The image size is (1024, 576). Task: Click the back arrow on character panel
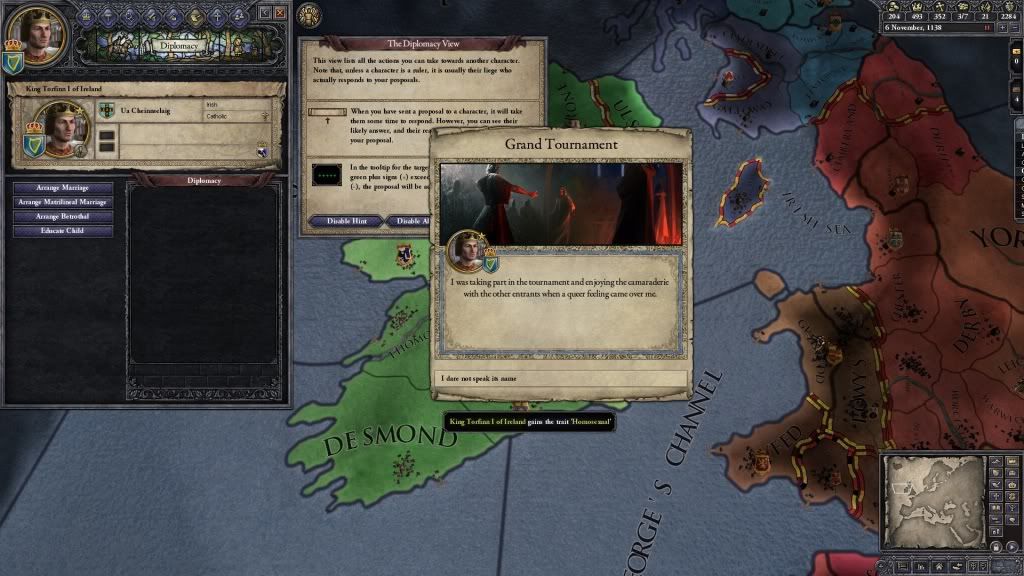coord(264,12)
